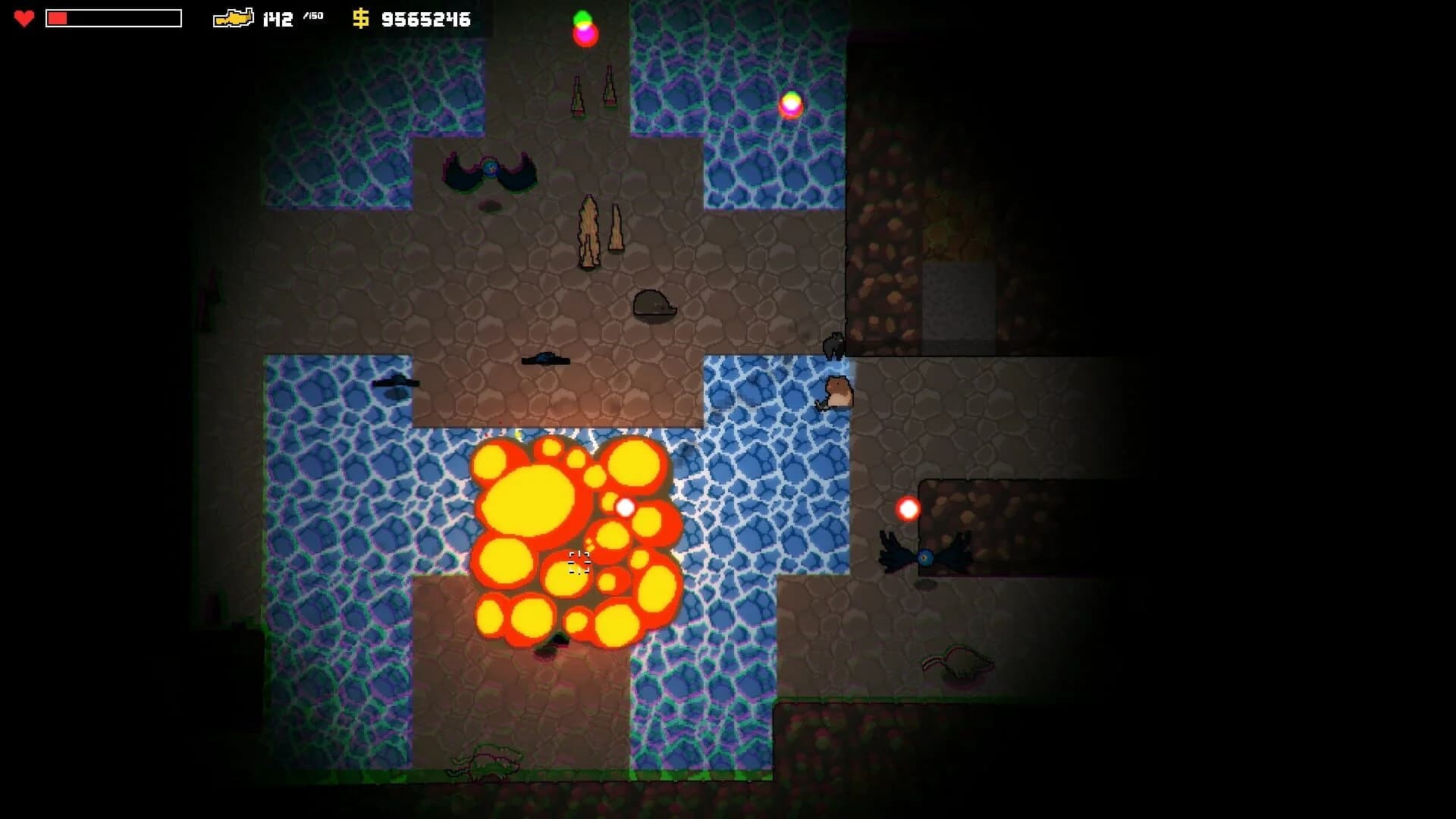
Task: Click the glowing red orb near the bat
Action: tap(908, 508)
